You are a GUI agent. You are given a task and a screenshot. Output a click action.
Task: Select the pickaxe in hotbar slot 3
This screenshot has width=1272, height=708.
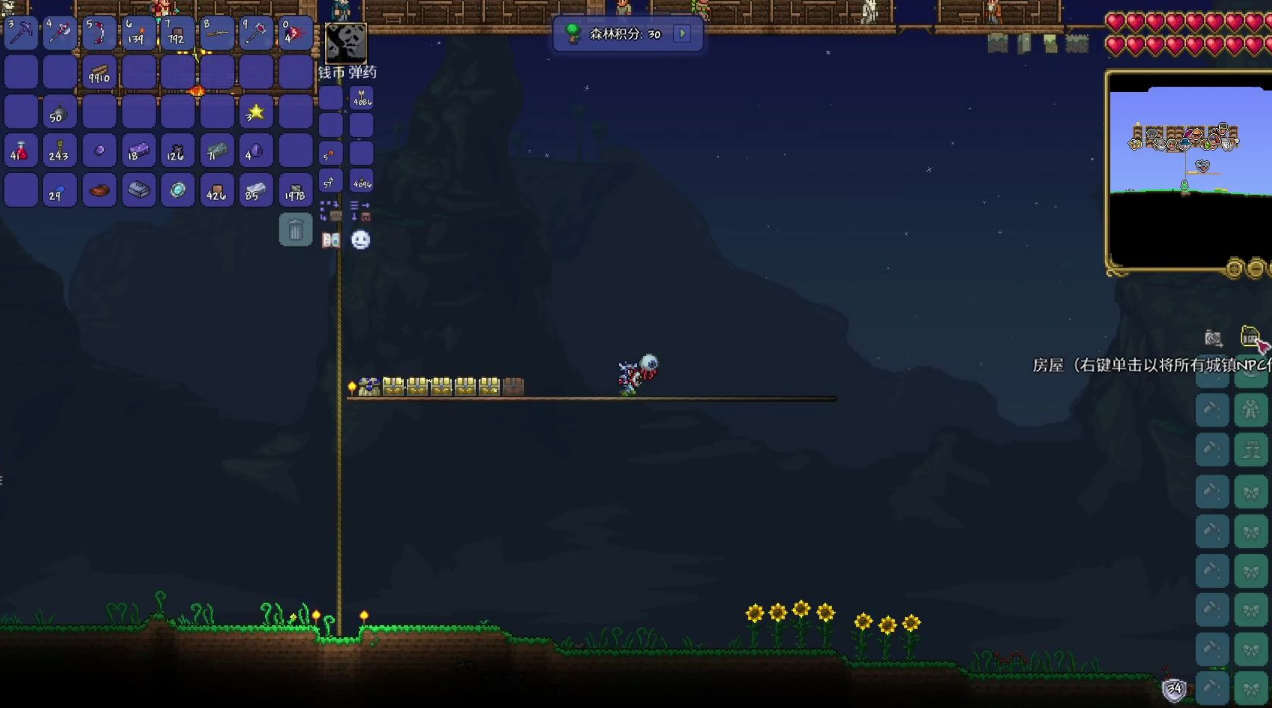point(21,33)
